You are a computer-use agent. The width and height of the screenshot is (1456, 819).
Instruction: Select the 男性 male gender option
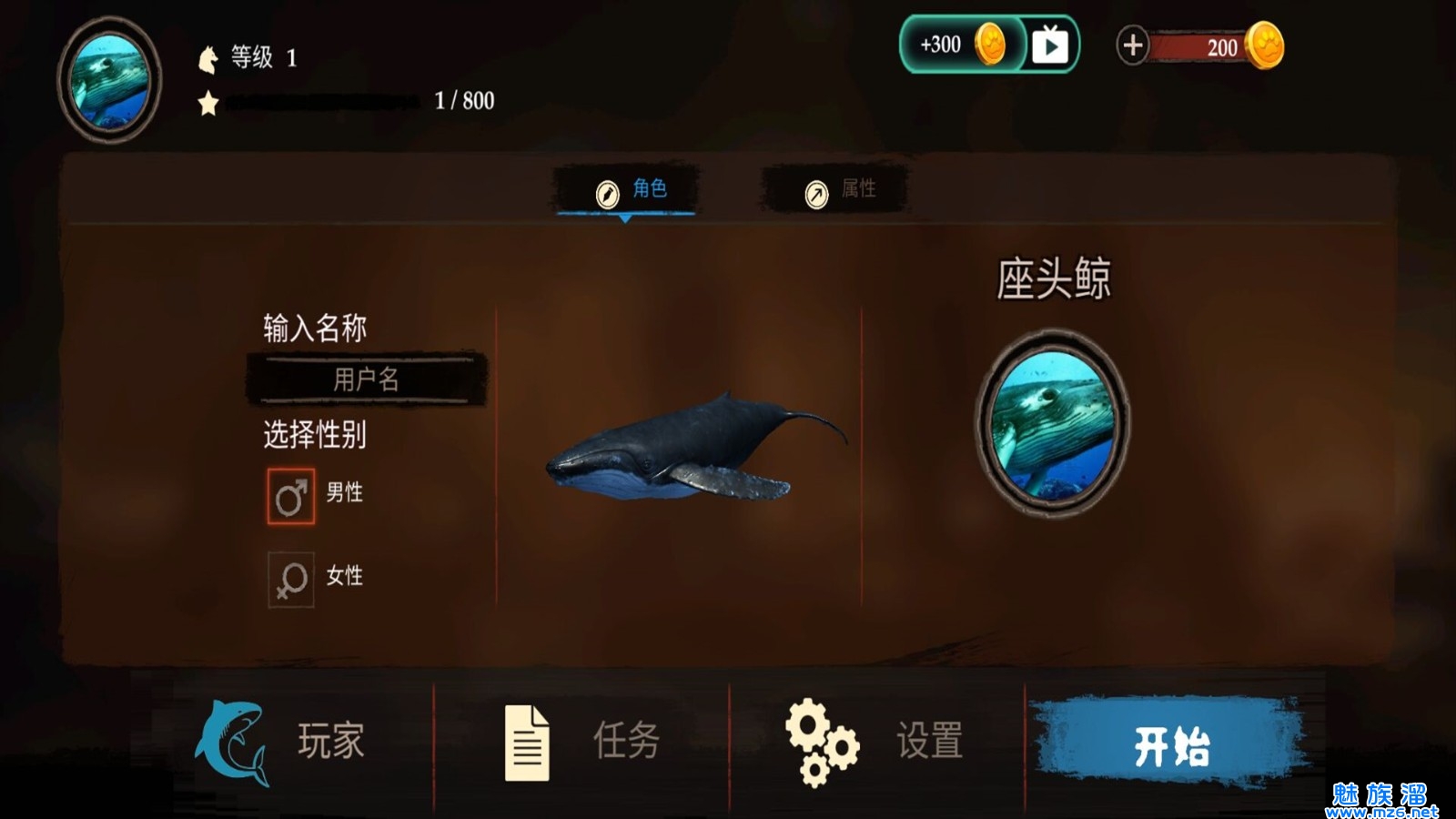pos(291,496)
